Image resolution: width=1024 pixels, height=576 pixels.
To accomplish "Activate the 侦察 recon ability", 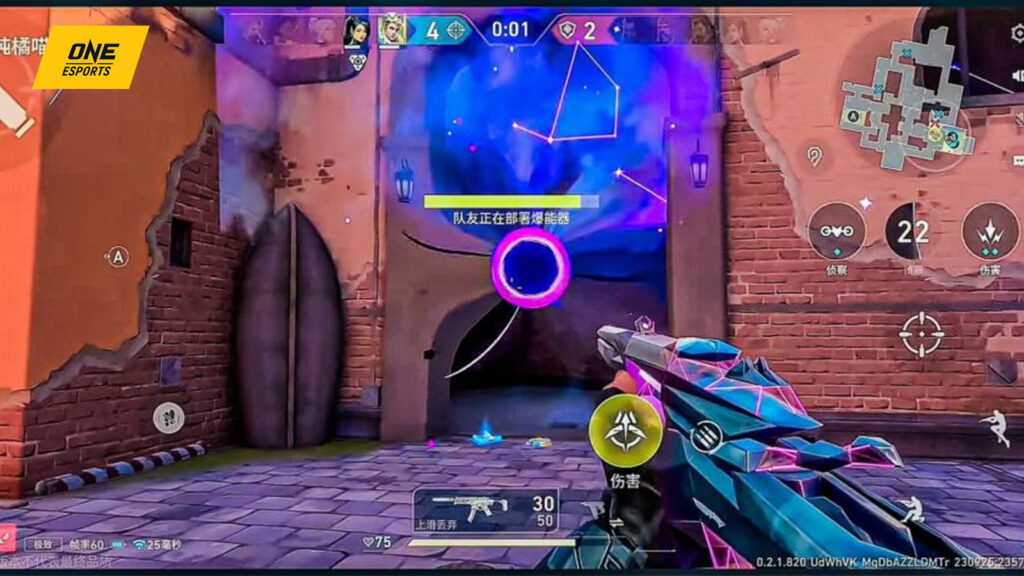I will (836, 232).
